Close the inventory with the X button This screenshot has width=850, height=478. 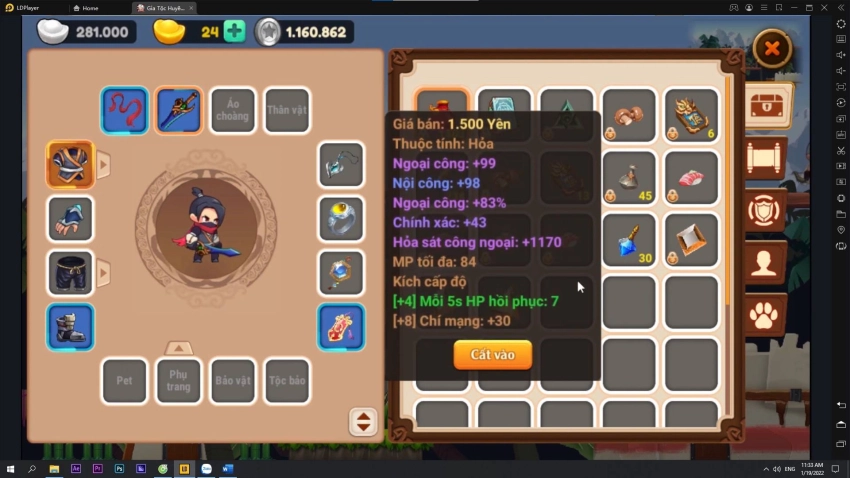(771, 47)
